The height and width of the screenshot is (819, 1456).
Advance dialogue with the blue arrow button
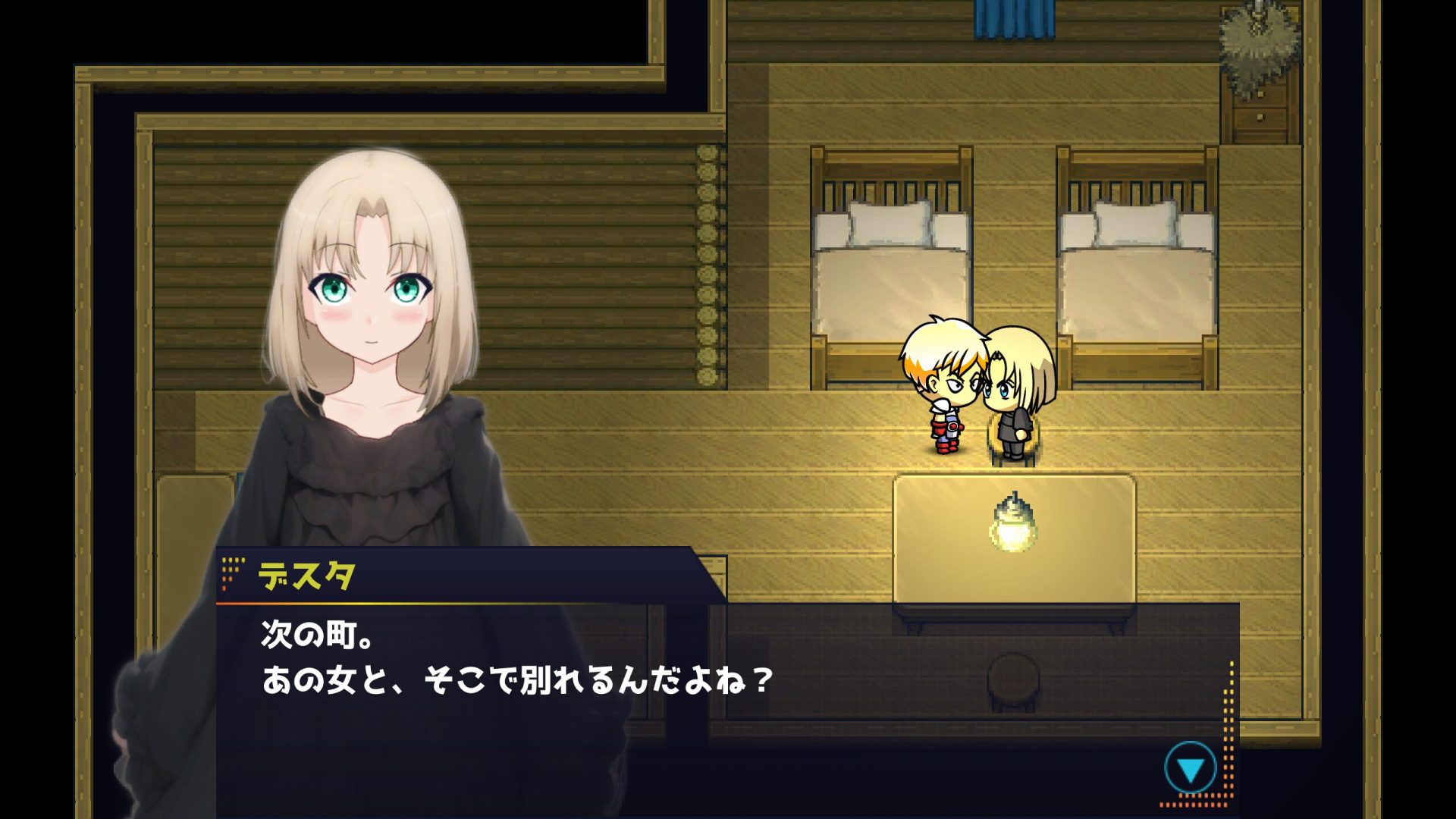tap(1190, 769)
